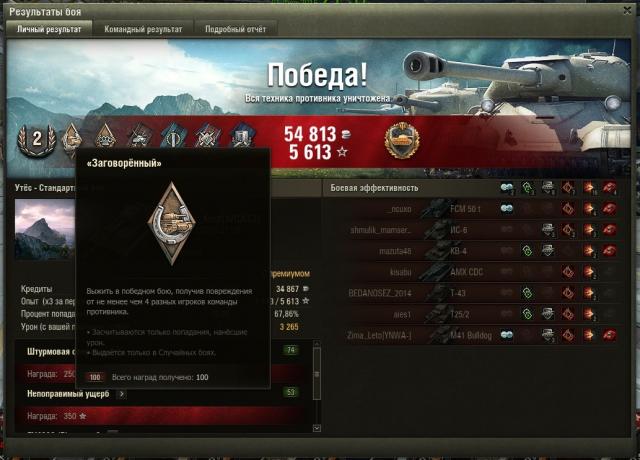Click the Утёс map thumbnail
The image size is (640, 460).
[x=45, y=230]
